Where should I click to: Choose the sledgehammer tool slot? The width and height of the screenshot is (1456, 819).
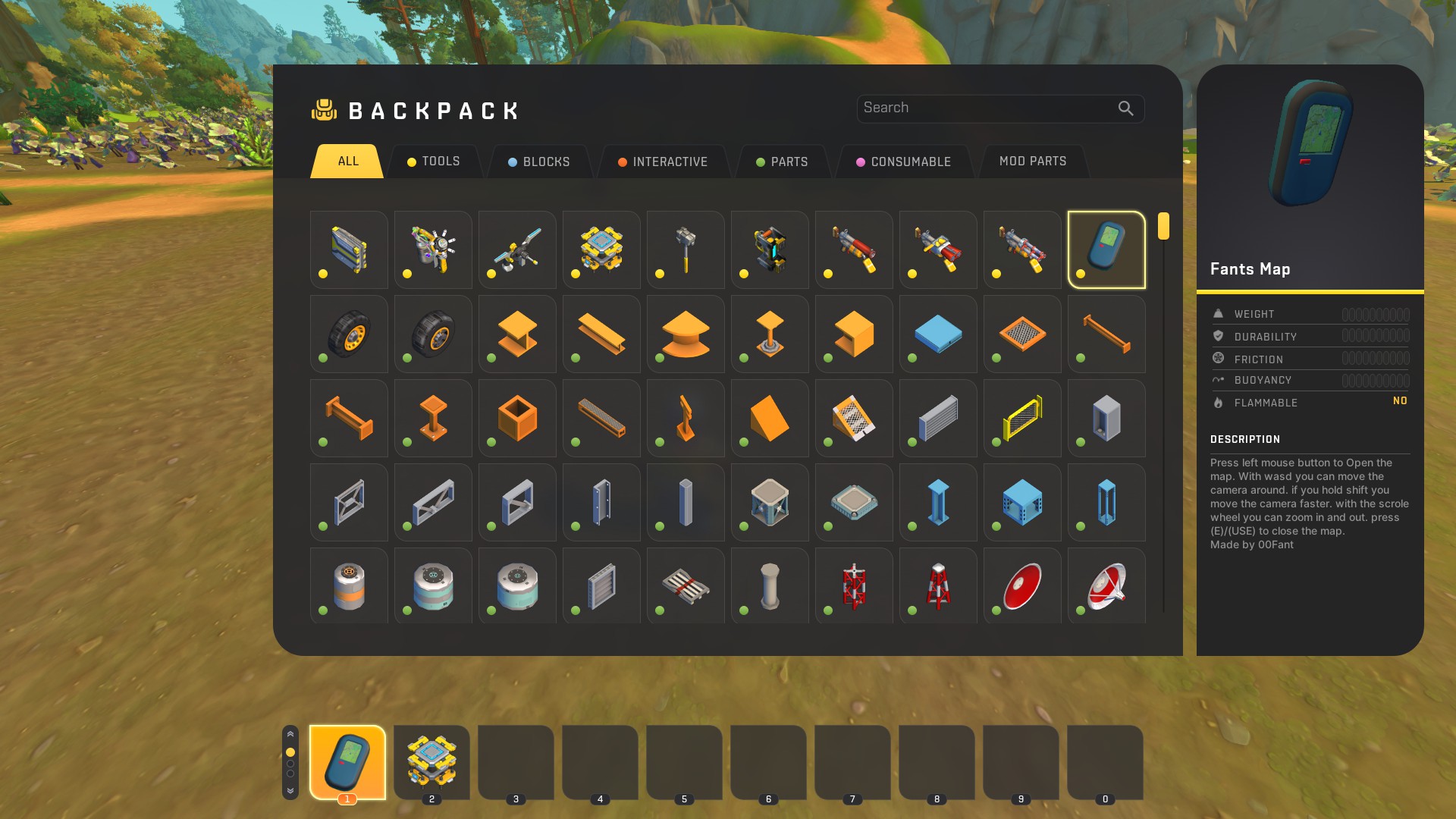pos(686,249)
